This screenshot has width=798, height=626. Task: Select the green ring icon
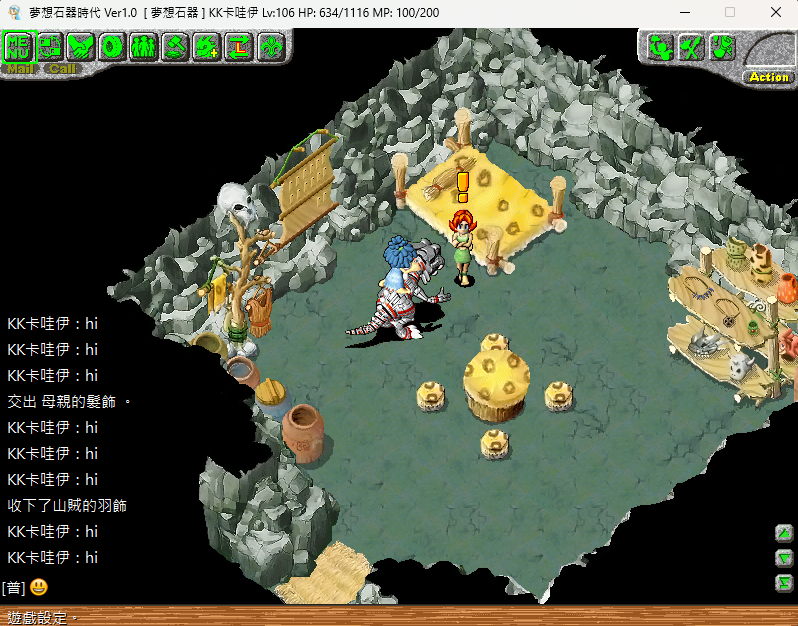point(112,46)
